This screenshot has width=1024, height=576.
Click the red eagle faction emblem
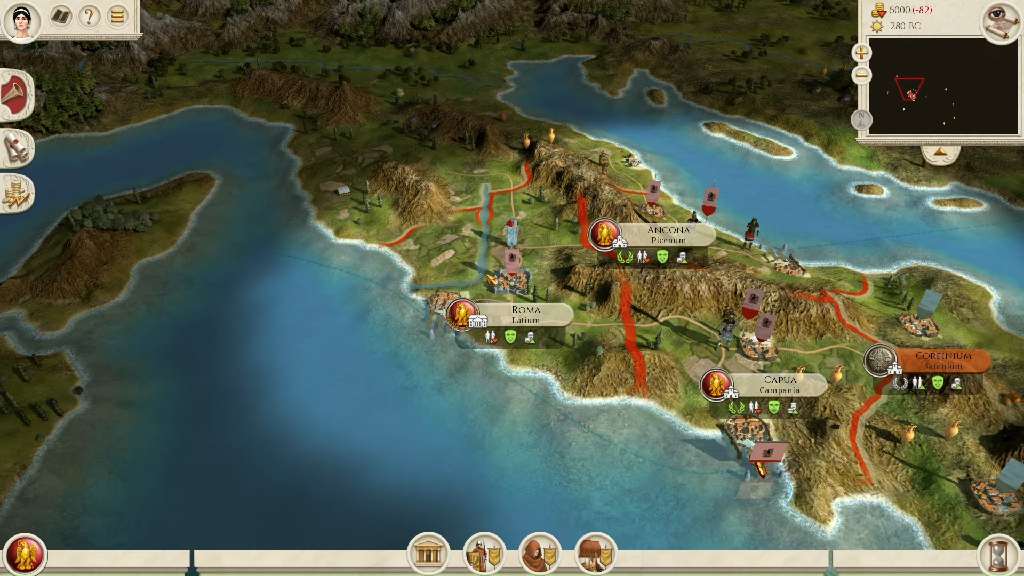click(24, 553)
